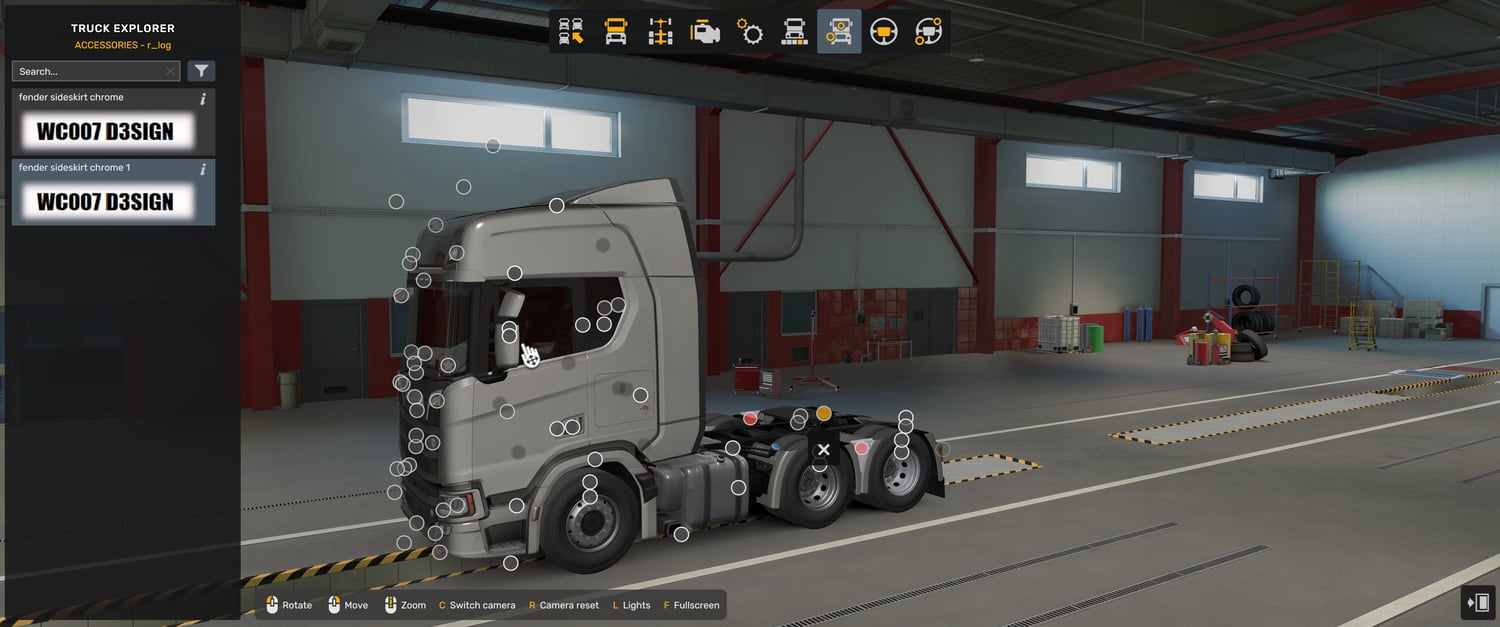1500x627 pixels.
Task: Open the interior accessories steering wheel category
Action: pyautogui.click(x=928, y=32)
